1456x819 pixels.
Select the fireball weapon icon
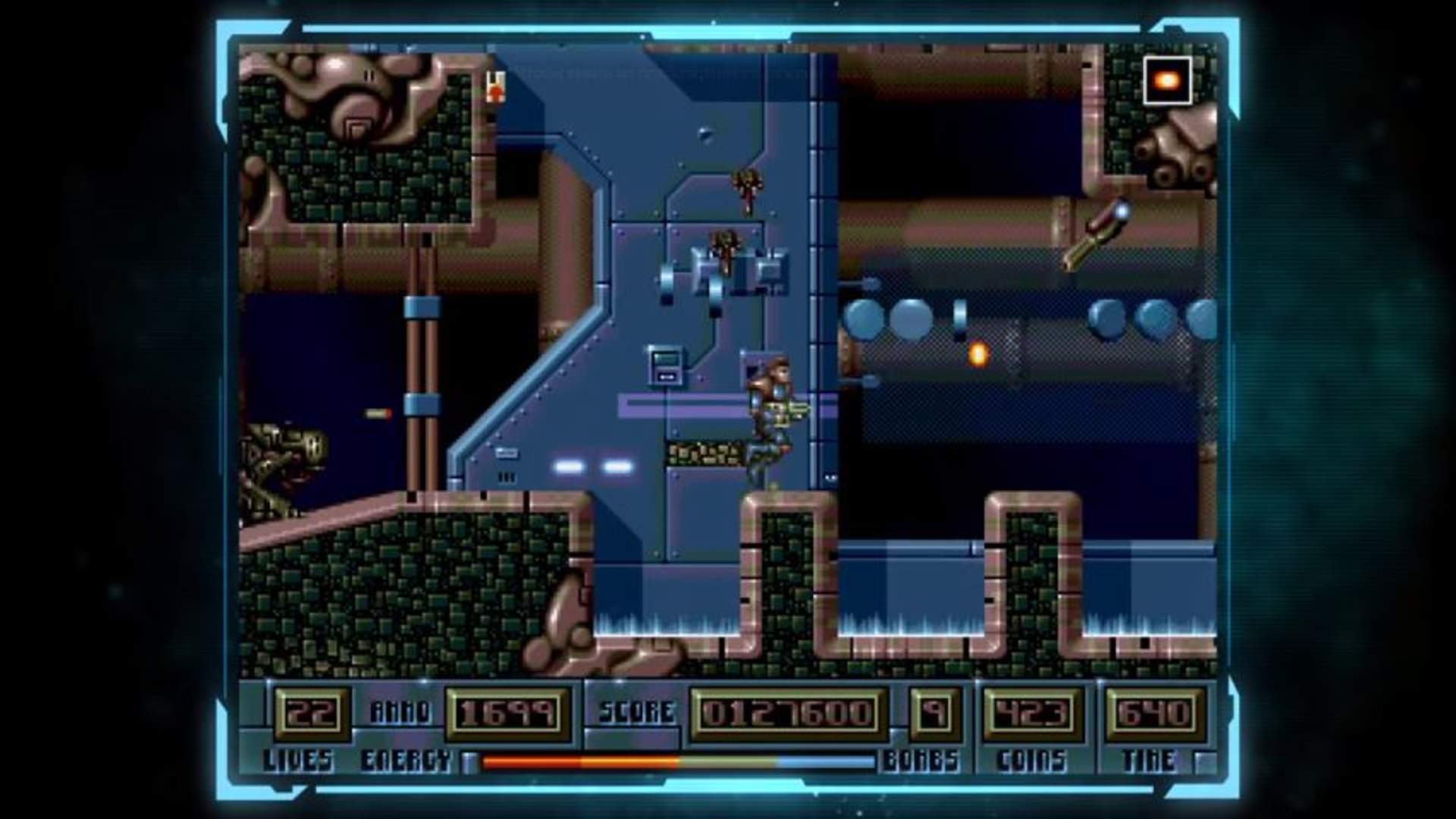pyautogui.click(x=1167, y=80)
